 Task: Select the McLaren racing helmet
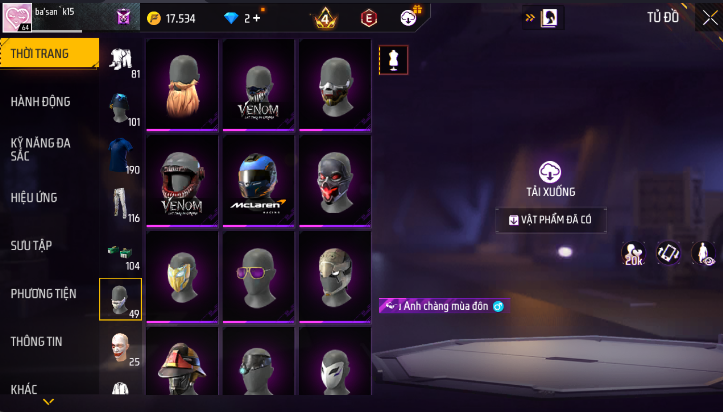260,180
